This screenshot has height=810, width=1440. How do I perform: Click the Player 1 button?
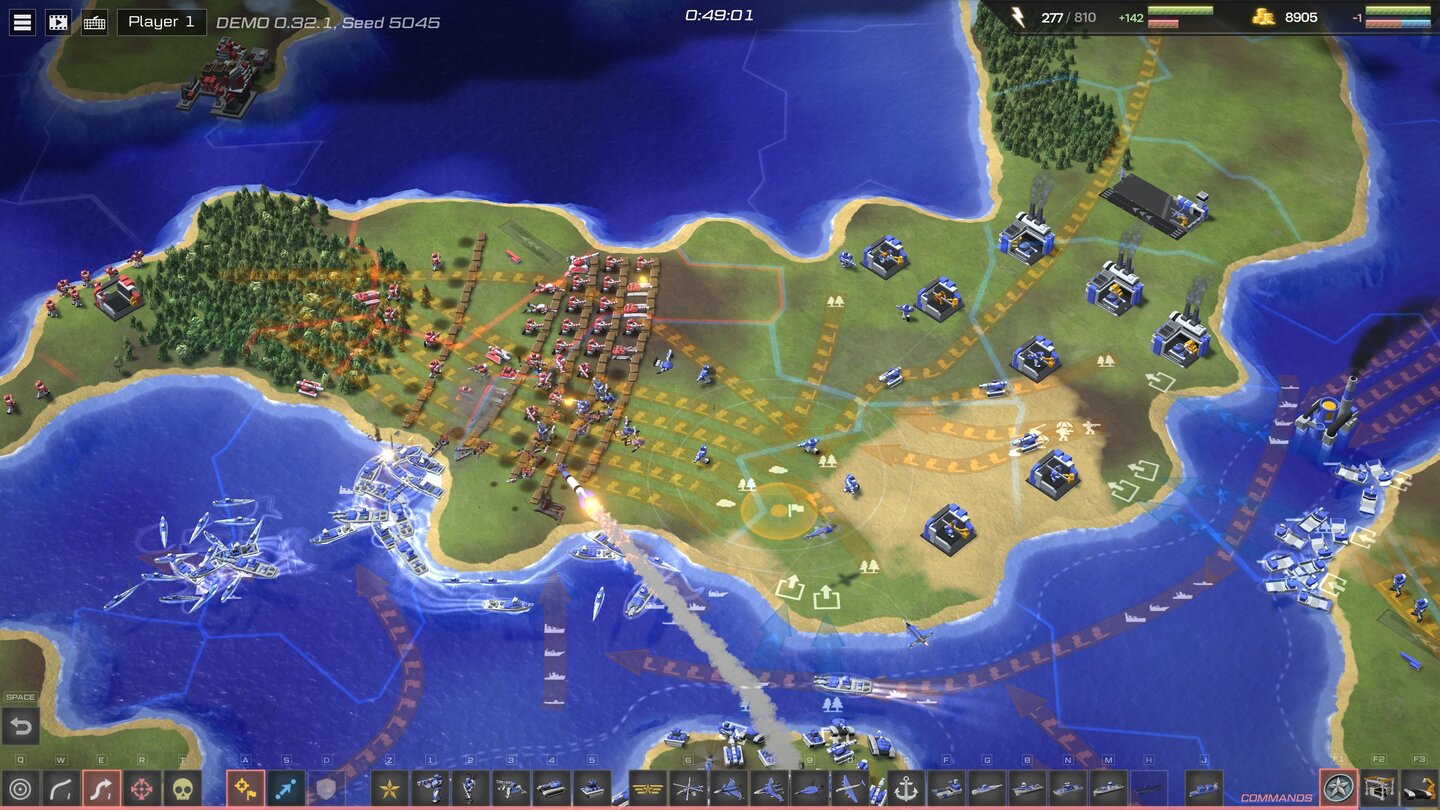(160, 21)
